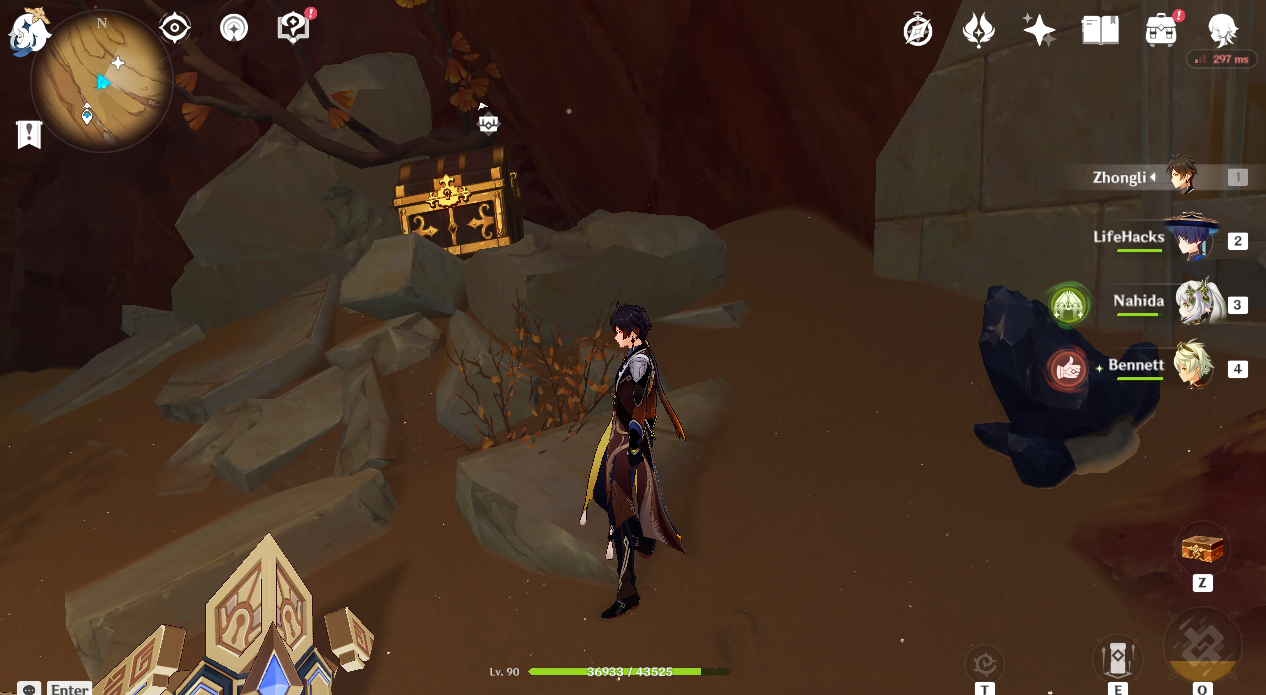Open the Events compass icon
The image size is (1266, 695).
tap(917, 31)
